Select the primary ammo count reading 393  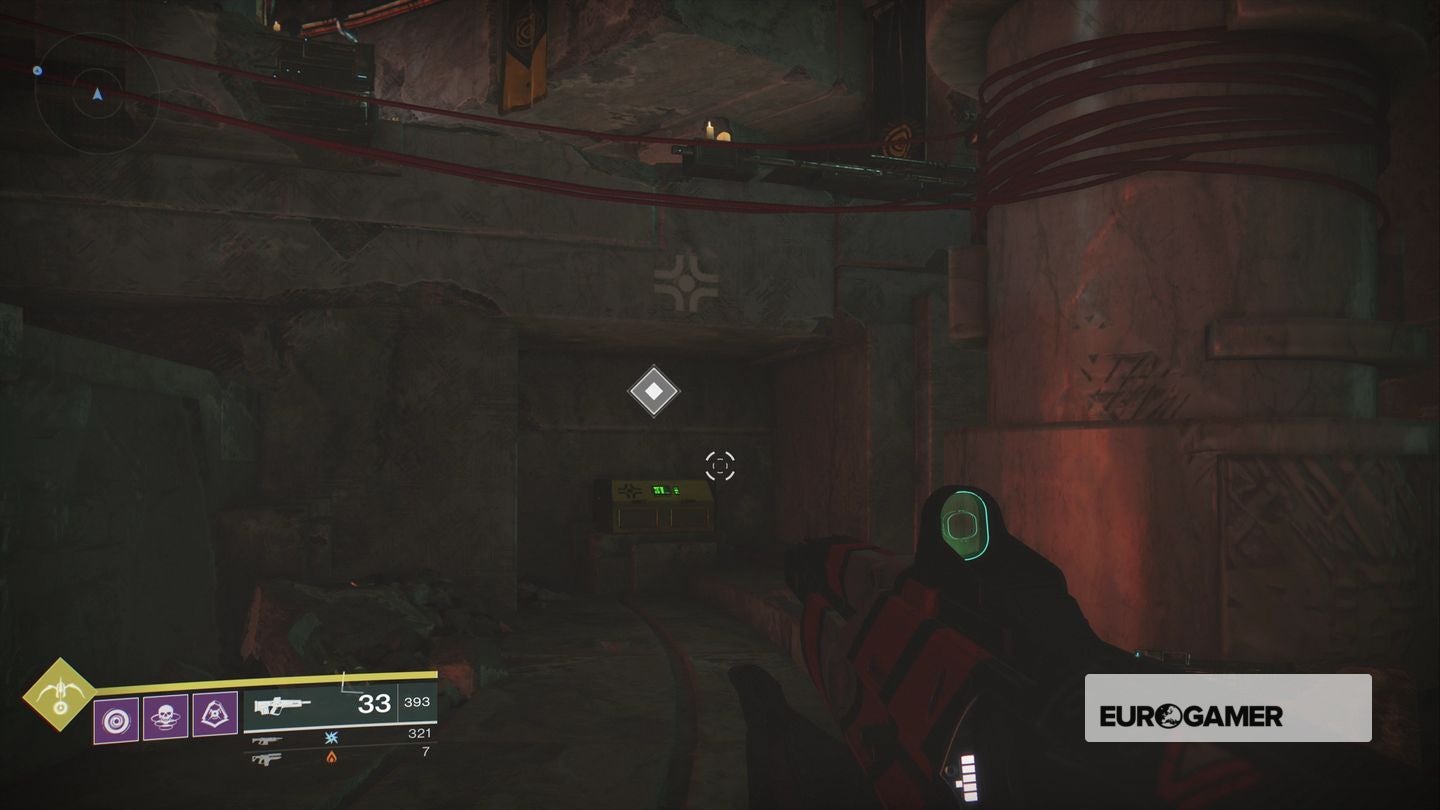[x=417, y=702]
